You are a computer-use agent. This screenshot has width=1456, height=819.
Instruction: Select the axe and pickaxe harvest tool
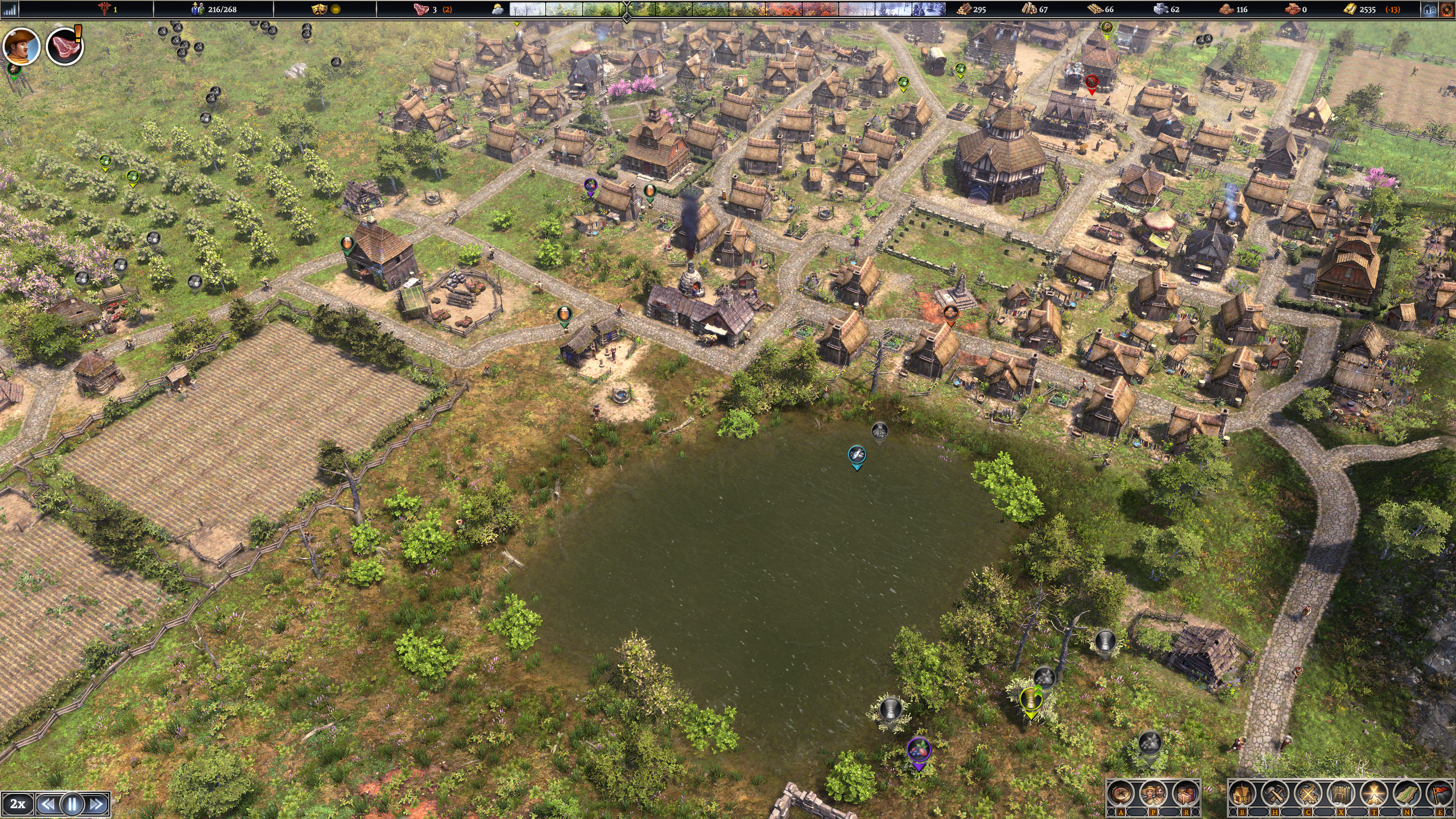1275,794
